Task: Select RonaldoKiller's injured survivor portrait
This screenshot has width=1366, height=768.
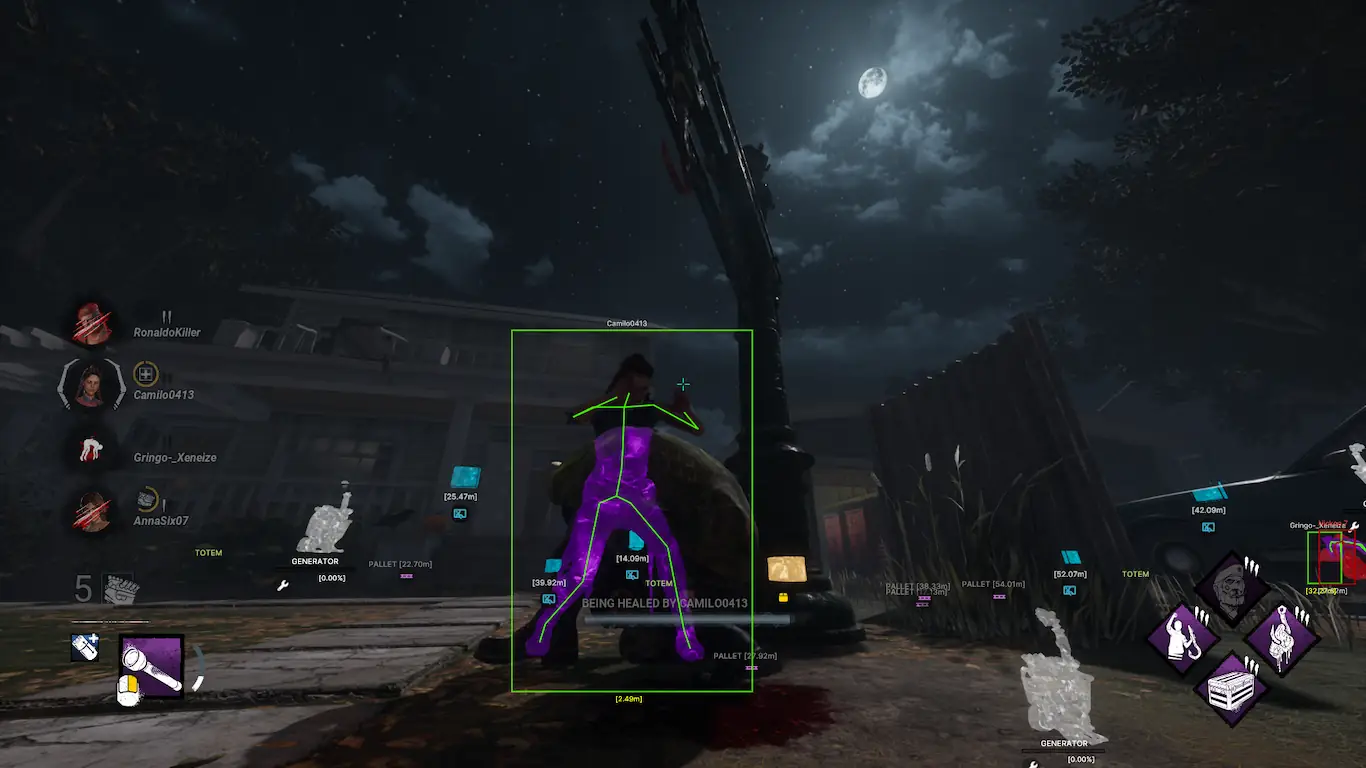Action: (x=92, y=323)
